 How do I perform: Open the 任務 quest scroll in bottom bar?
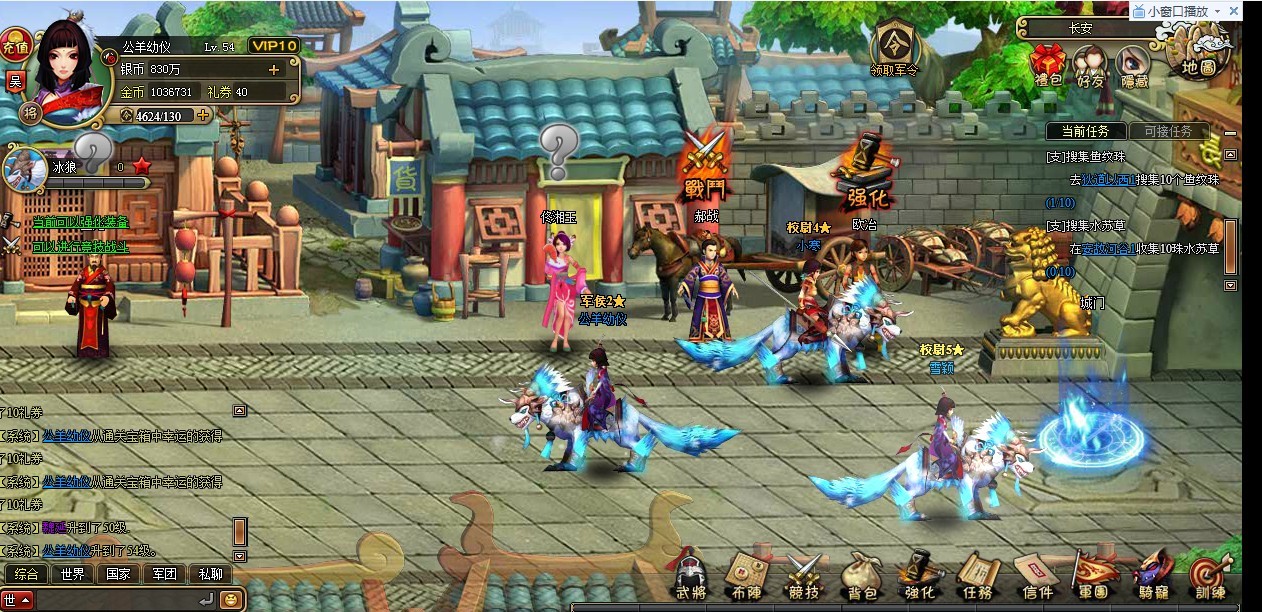pos(976,577)
